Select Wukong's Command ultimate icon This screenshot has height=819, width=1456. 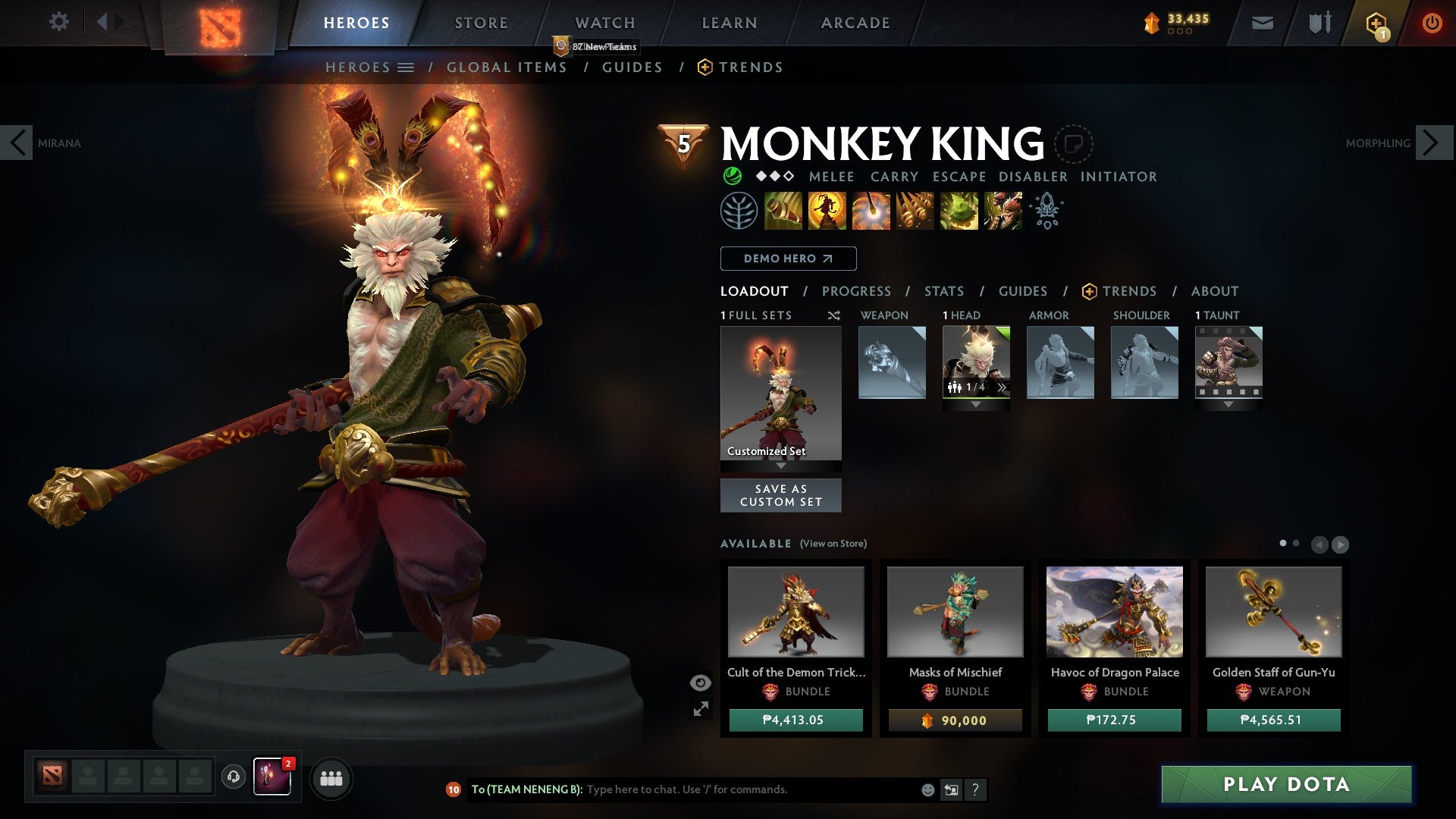tap(1003, 210)
